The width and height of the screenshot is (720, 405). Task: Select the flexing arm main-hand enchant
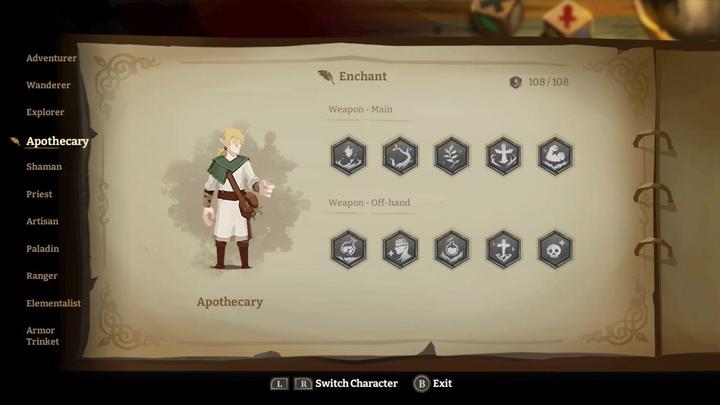(x=555, y=156)
